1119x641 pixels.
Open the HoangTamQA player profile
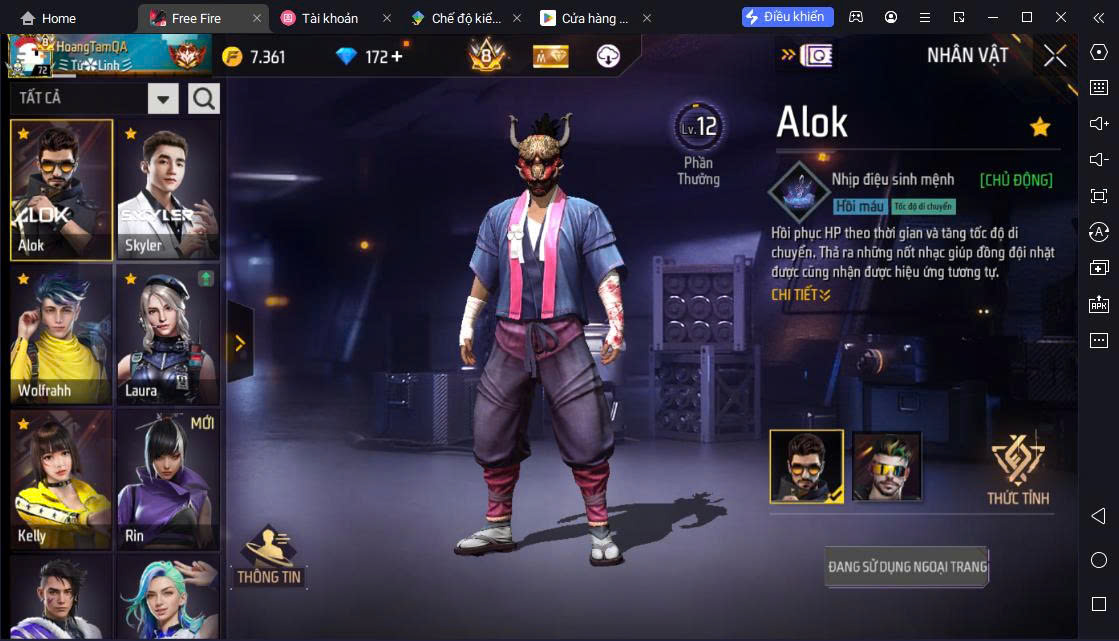coord(109,56)
